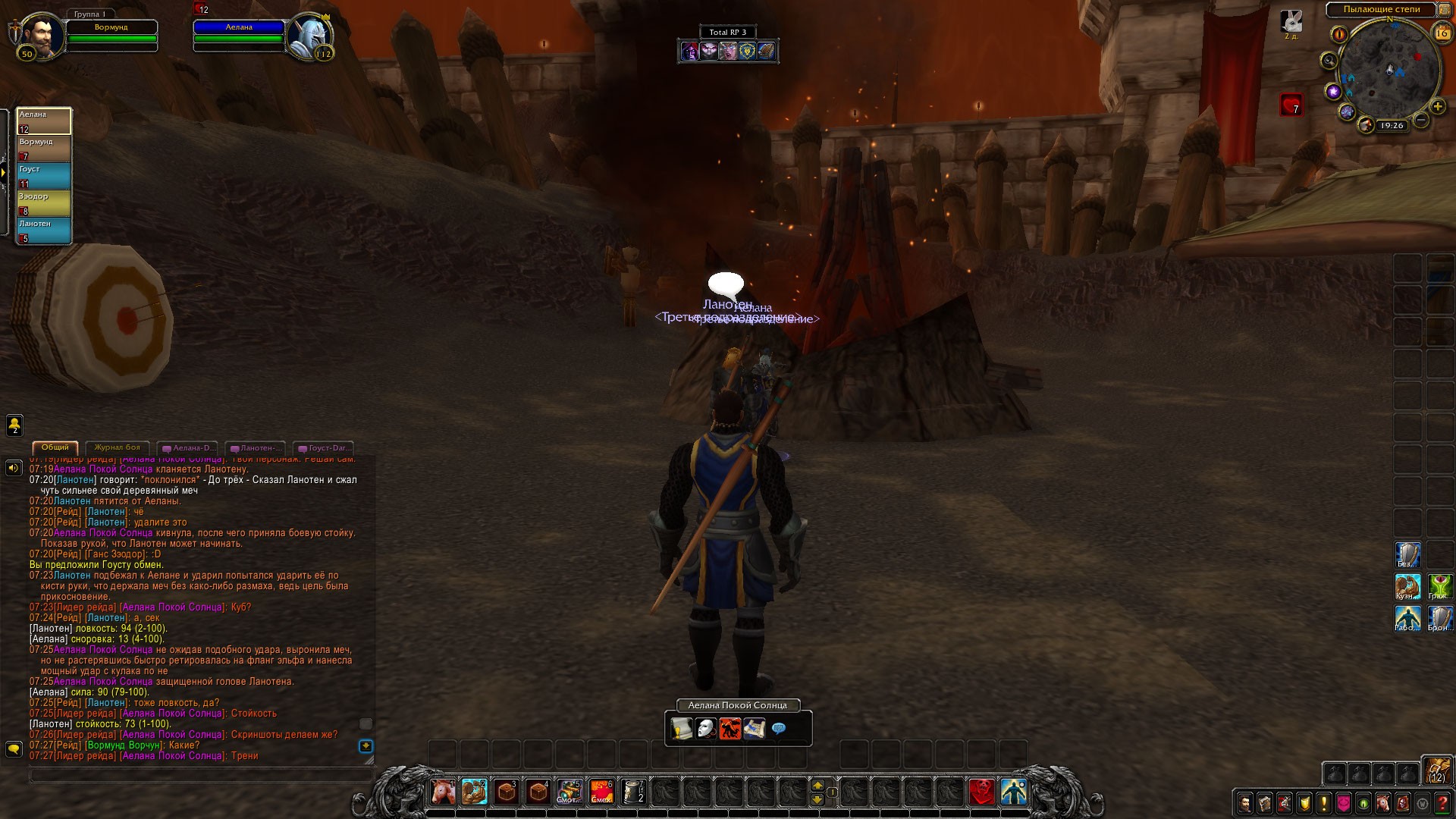Image resolution: width=1456 pixels, height=819 pixels.
Task: Click Аелана's target portrait
Action: tap(309, 35)
